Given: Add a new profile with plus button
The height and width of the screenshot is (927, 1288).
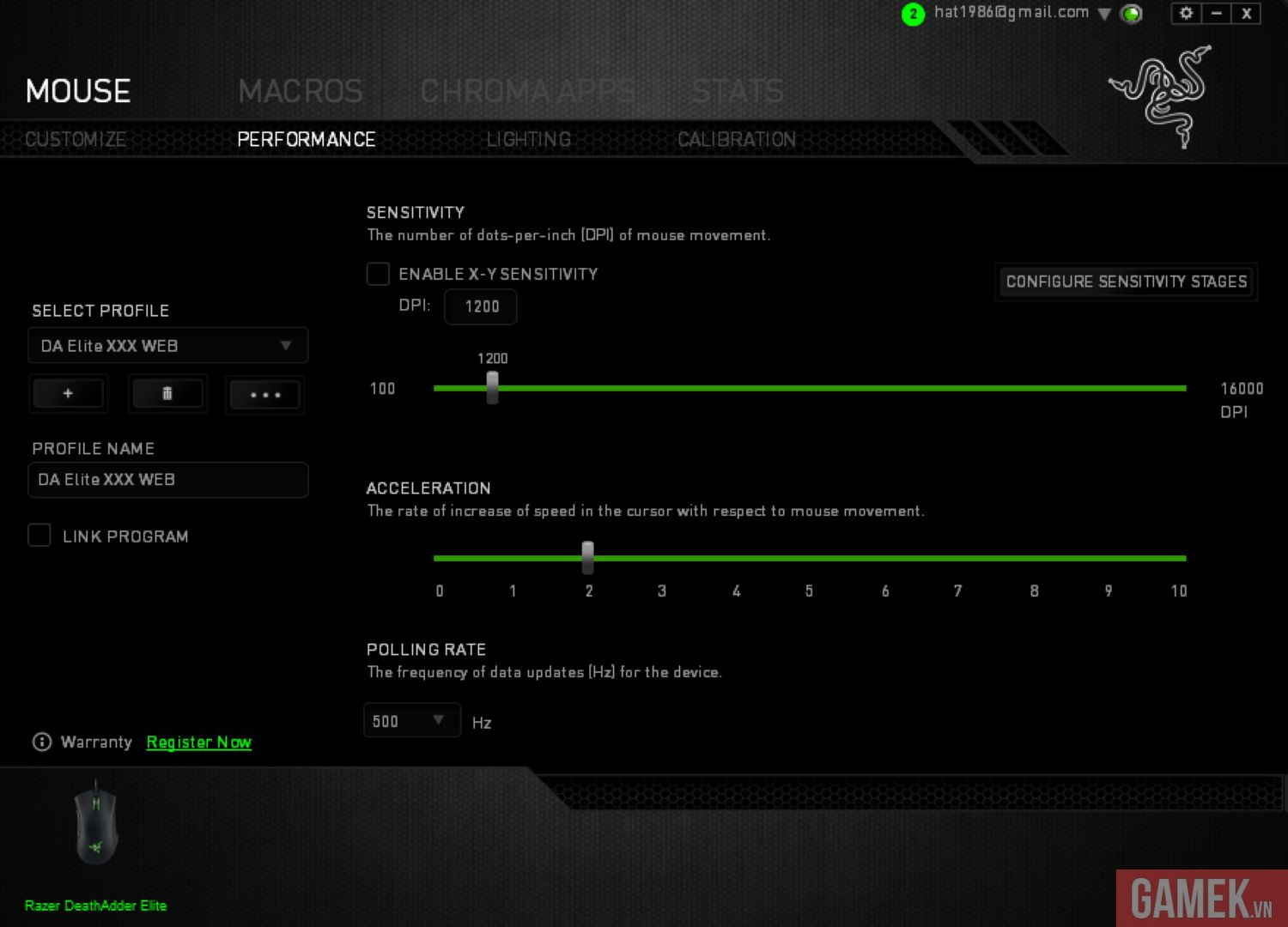Looking at the screenshot, I should [68, 394].
